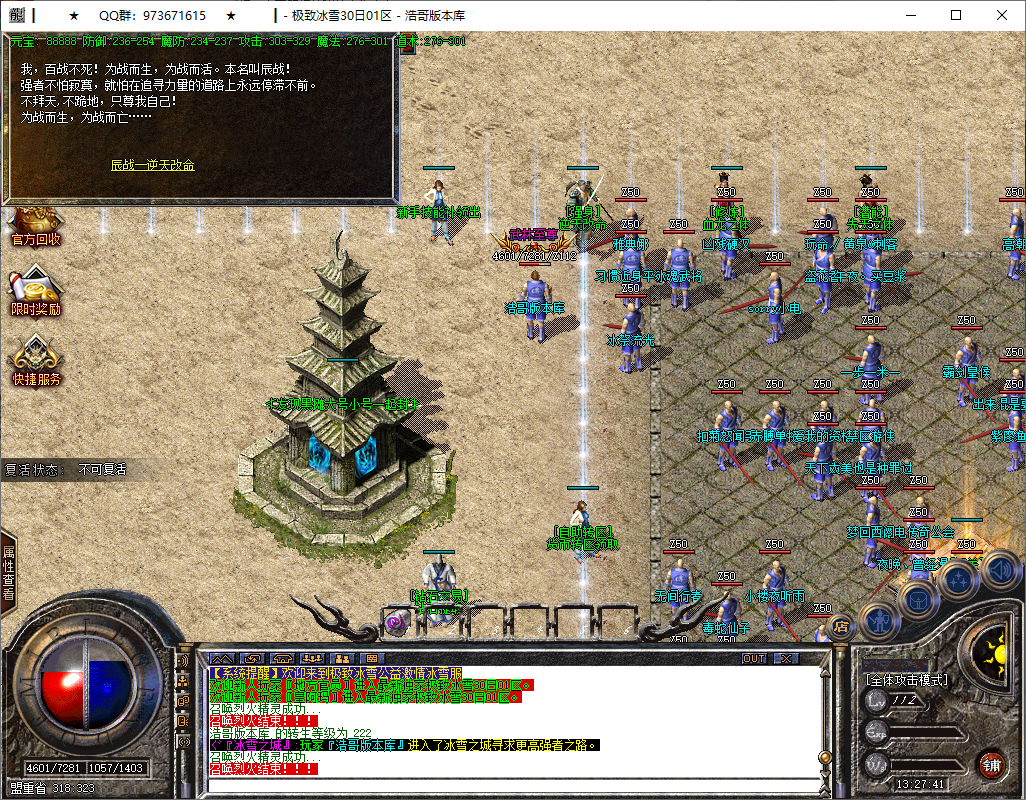1026x800 pixels.
Task: Select the first chat channel toolbar icon
Action: (x=221, y=659)
